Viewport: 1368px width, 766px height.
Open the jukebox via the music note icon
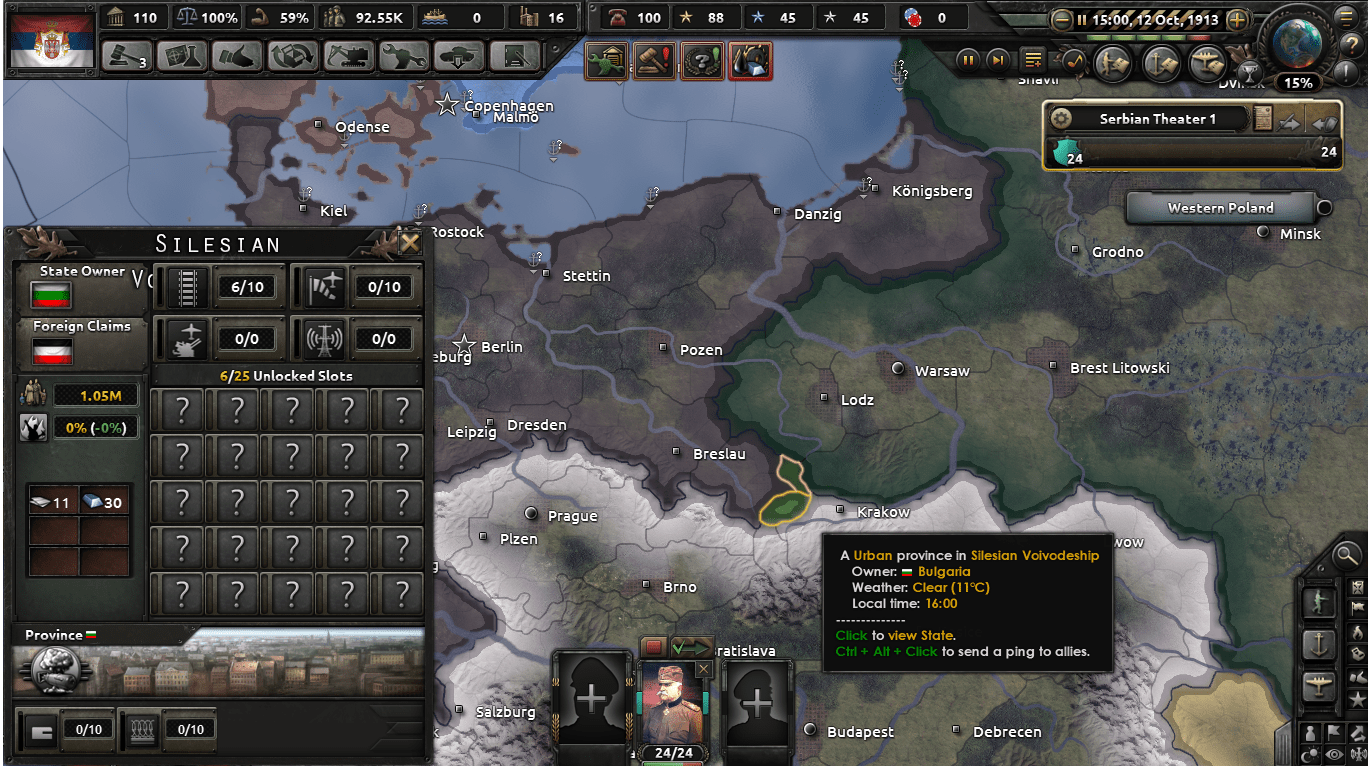pos(1073,62)
